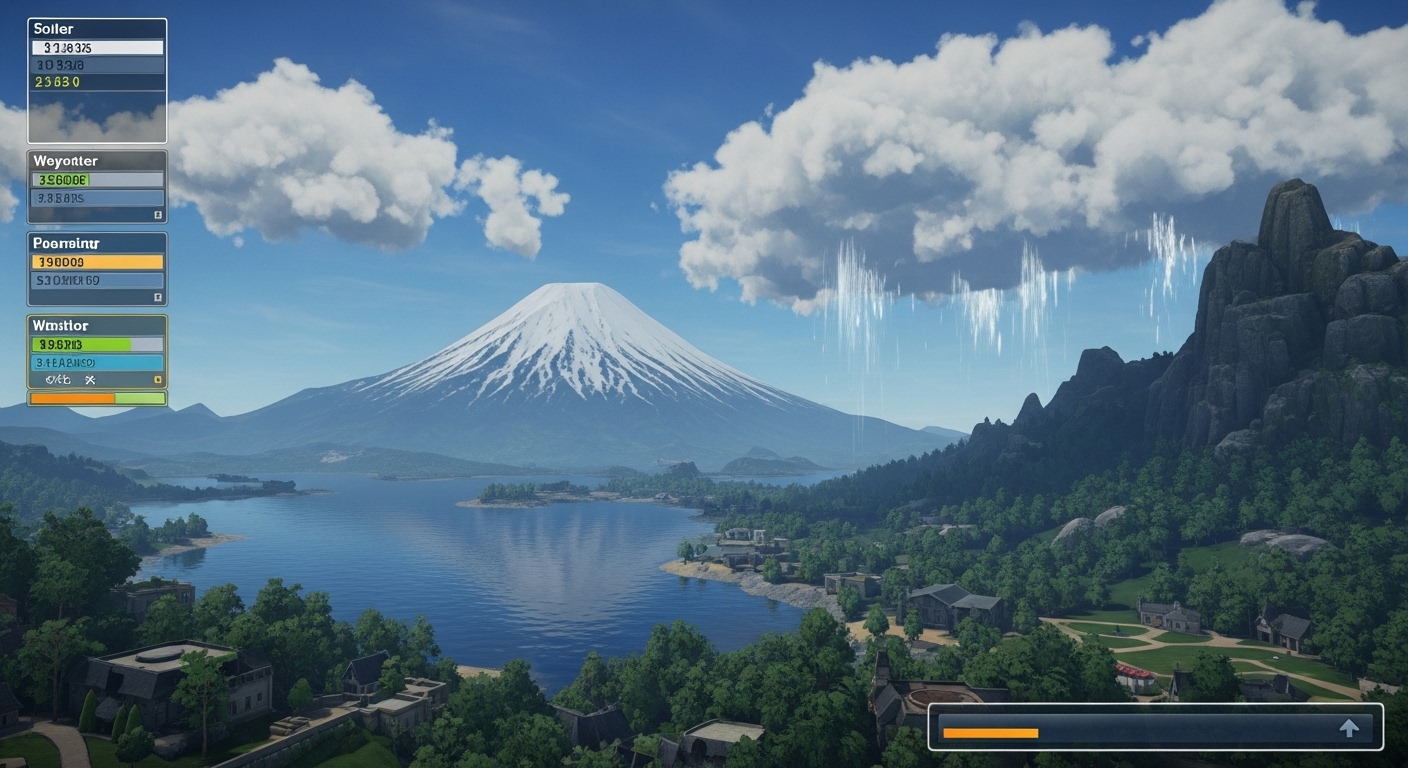
Task: Click the yellow square icon in Wmstlor panel
Action: [157, 380]
